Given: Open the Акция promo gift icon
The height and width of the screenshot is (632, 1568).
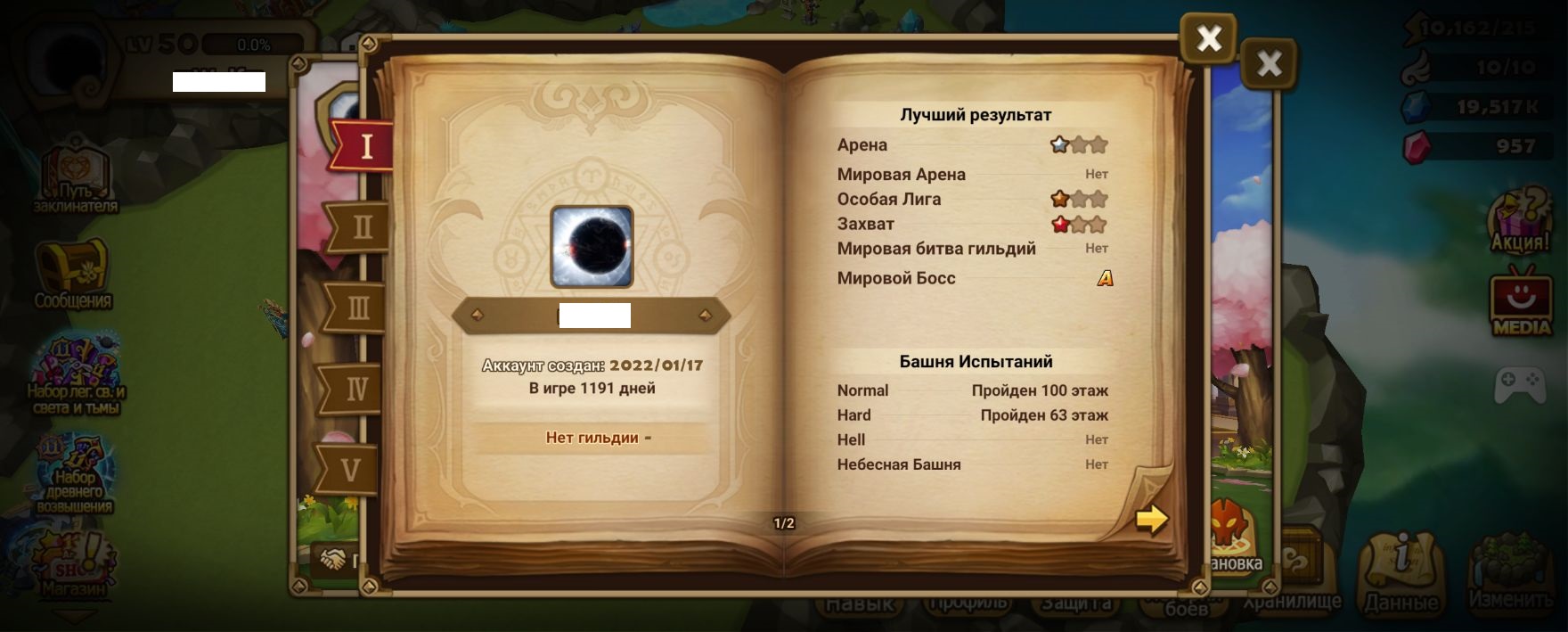Looking at the screenshot, I should pyautogui.click(x=1521, y=221).
